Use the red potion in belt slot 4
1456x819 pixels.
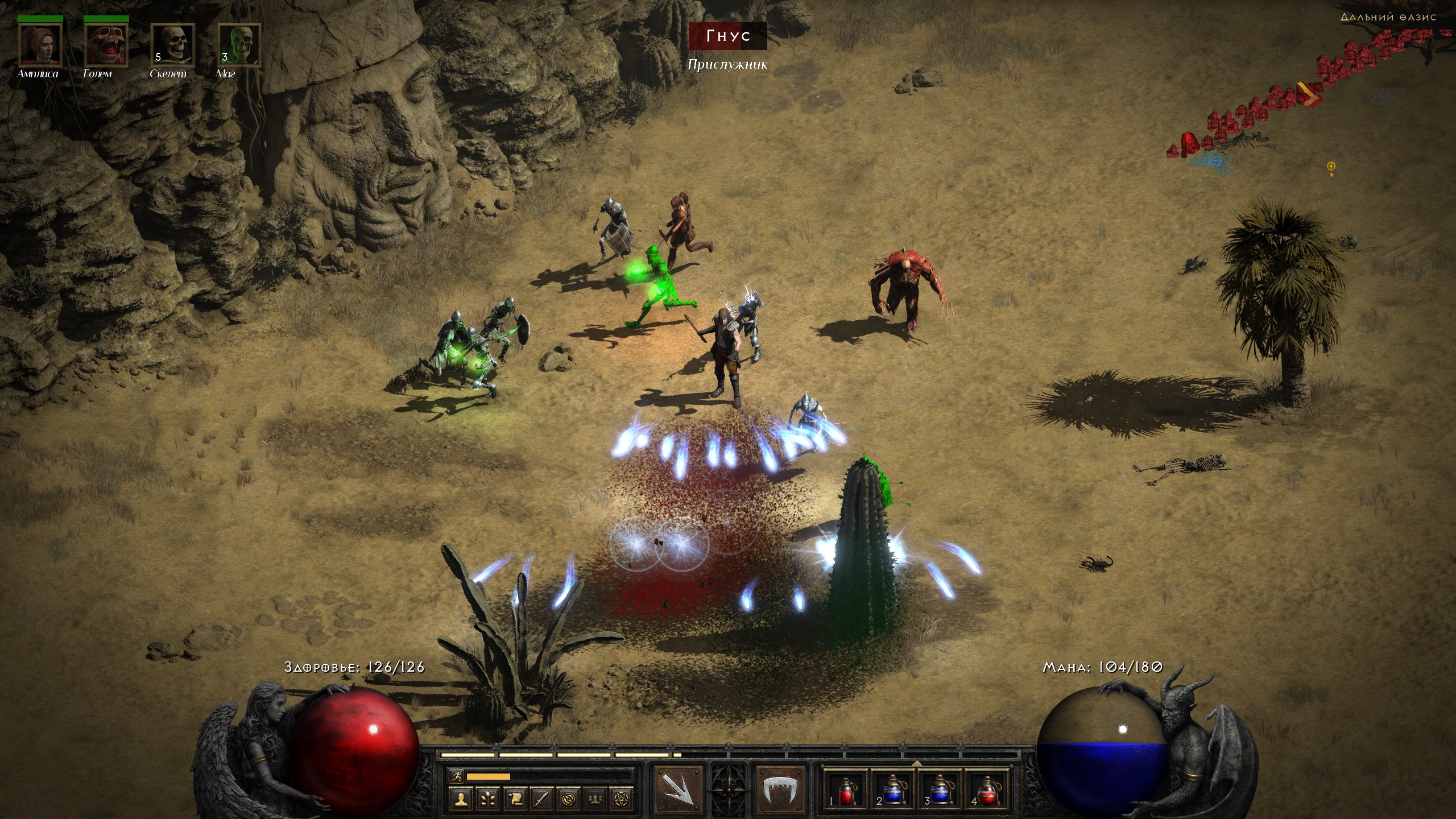click(x=988, y=792)
